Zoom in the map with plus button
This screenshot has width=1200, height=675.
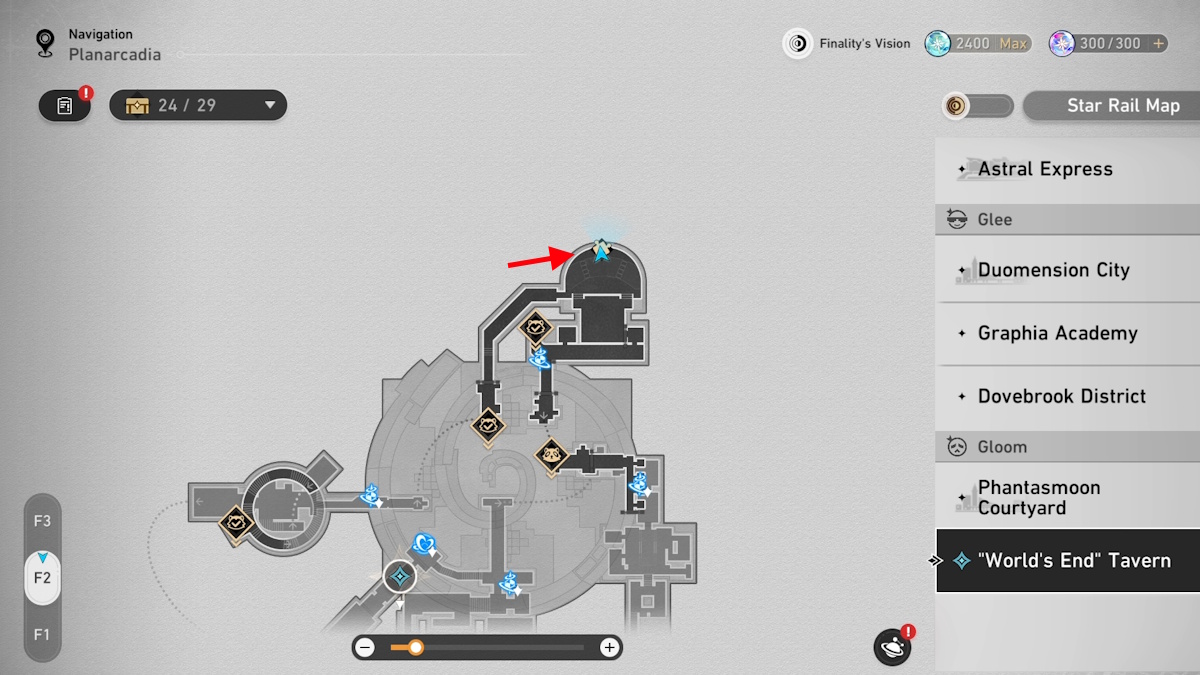[x=609, y=648]
